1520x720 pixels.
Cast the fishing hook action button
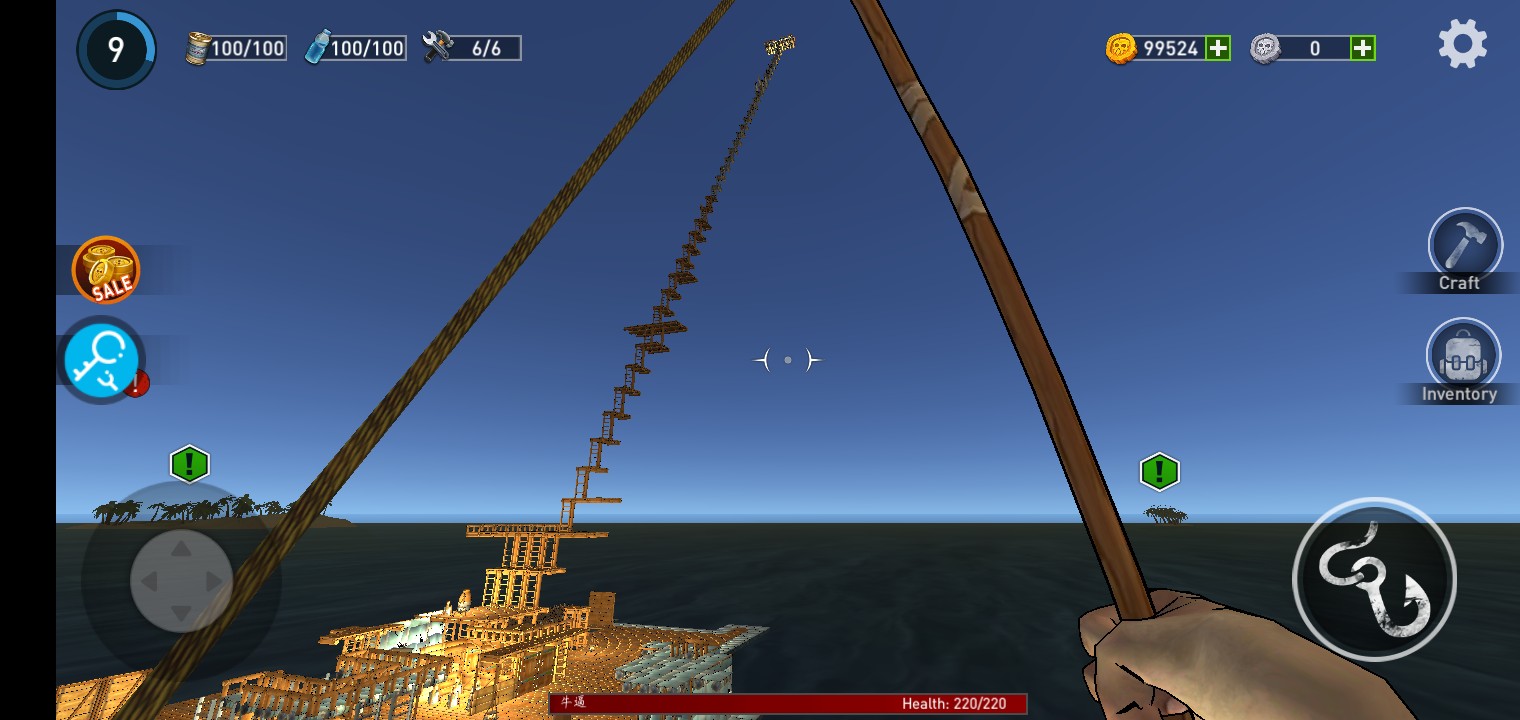coord(1374,579)
